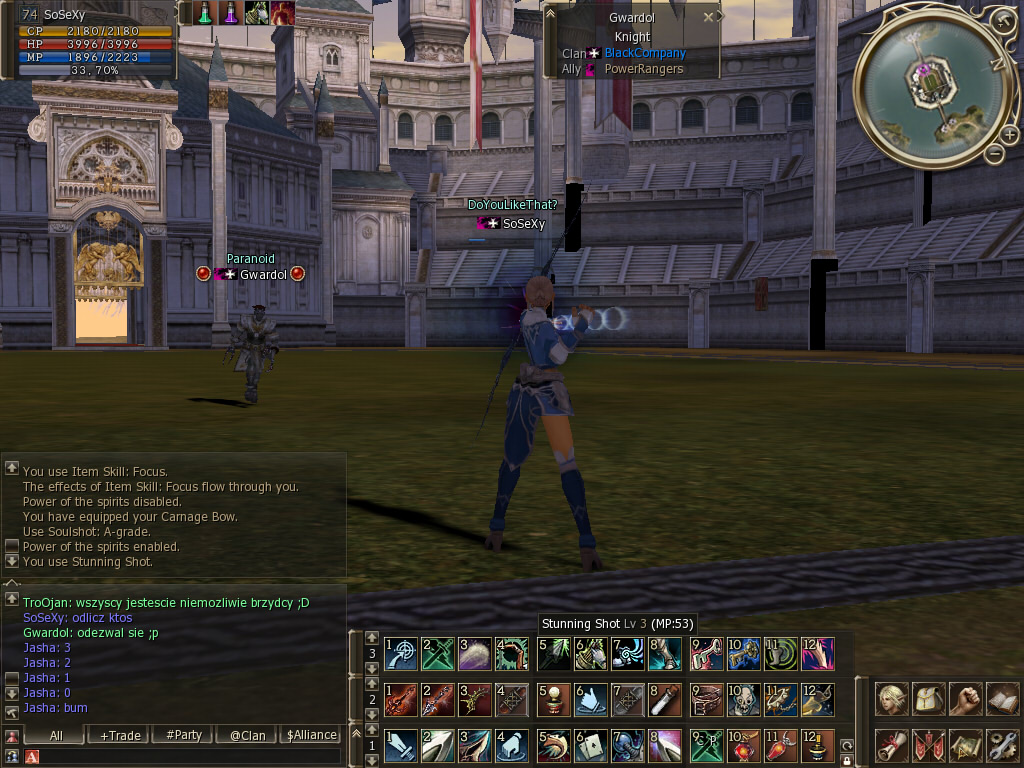Zoom in the minimap with plus button
This screenshot has width=1024, height=768.
point(1009,135)
